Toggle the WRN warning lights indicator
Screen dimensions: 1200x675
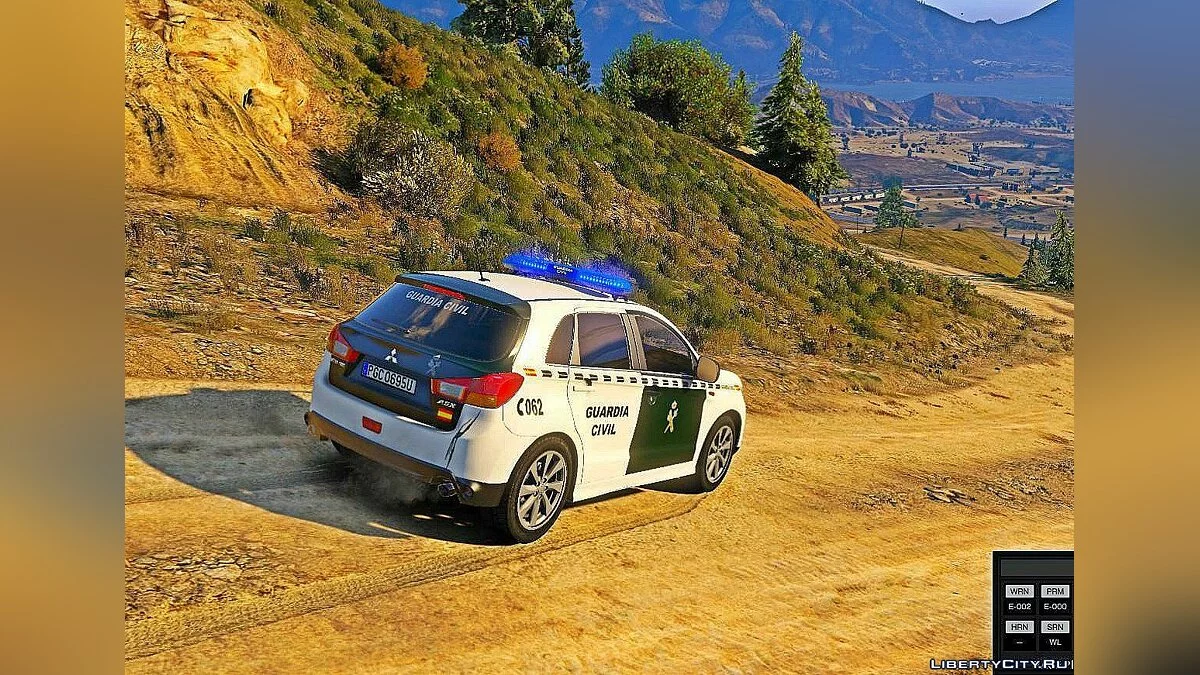1019,591
